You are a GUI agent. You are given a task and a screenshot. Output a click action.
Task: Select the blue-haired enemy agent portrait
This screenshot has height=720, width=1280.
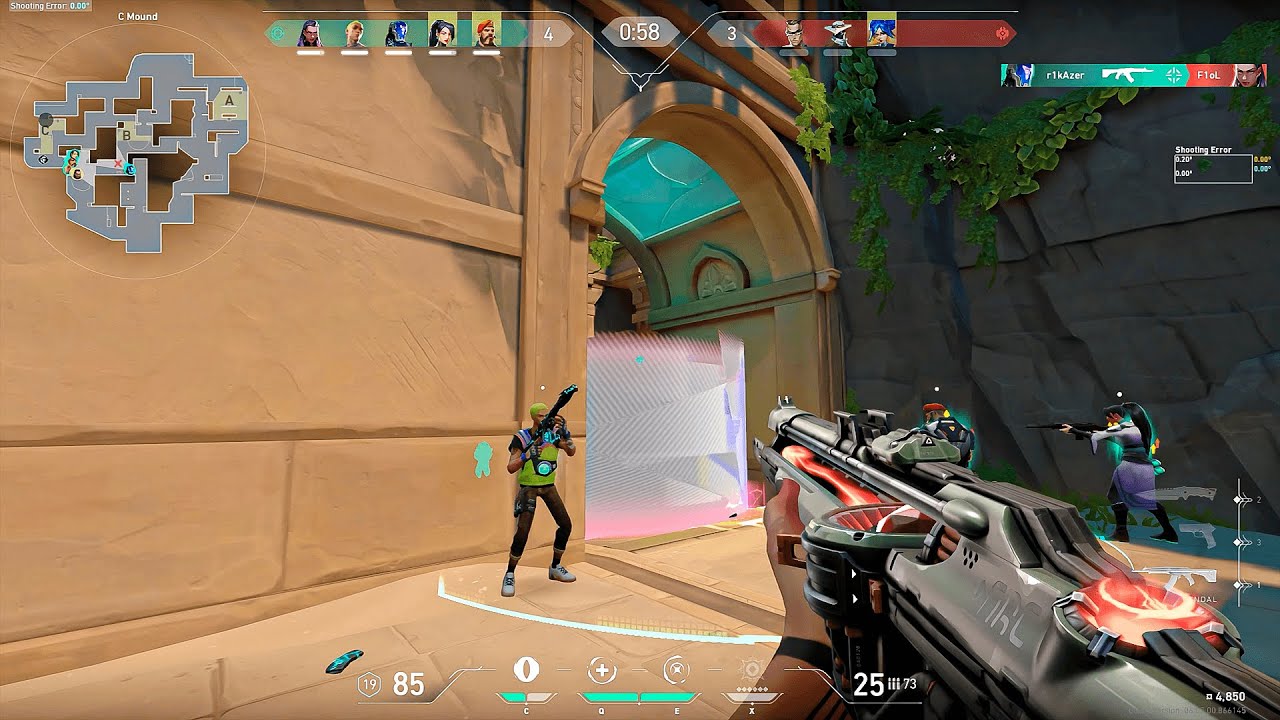(x=880, y=33)
